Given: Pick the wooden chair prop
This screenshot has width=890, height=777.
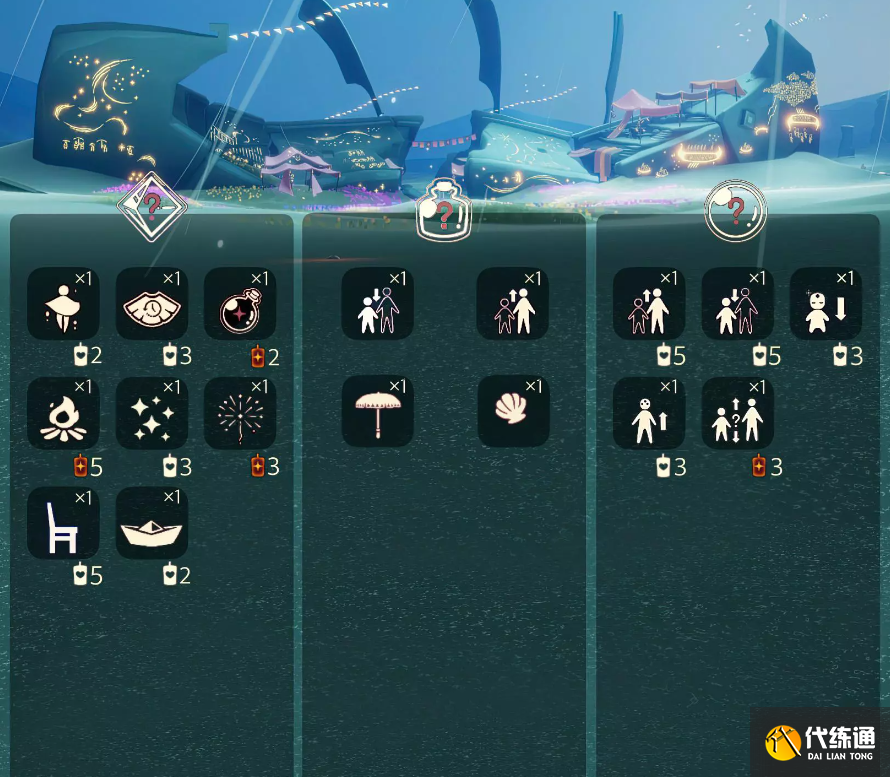Looking at the screenshot, I should click(x=63, y=523).
